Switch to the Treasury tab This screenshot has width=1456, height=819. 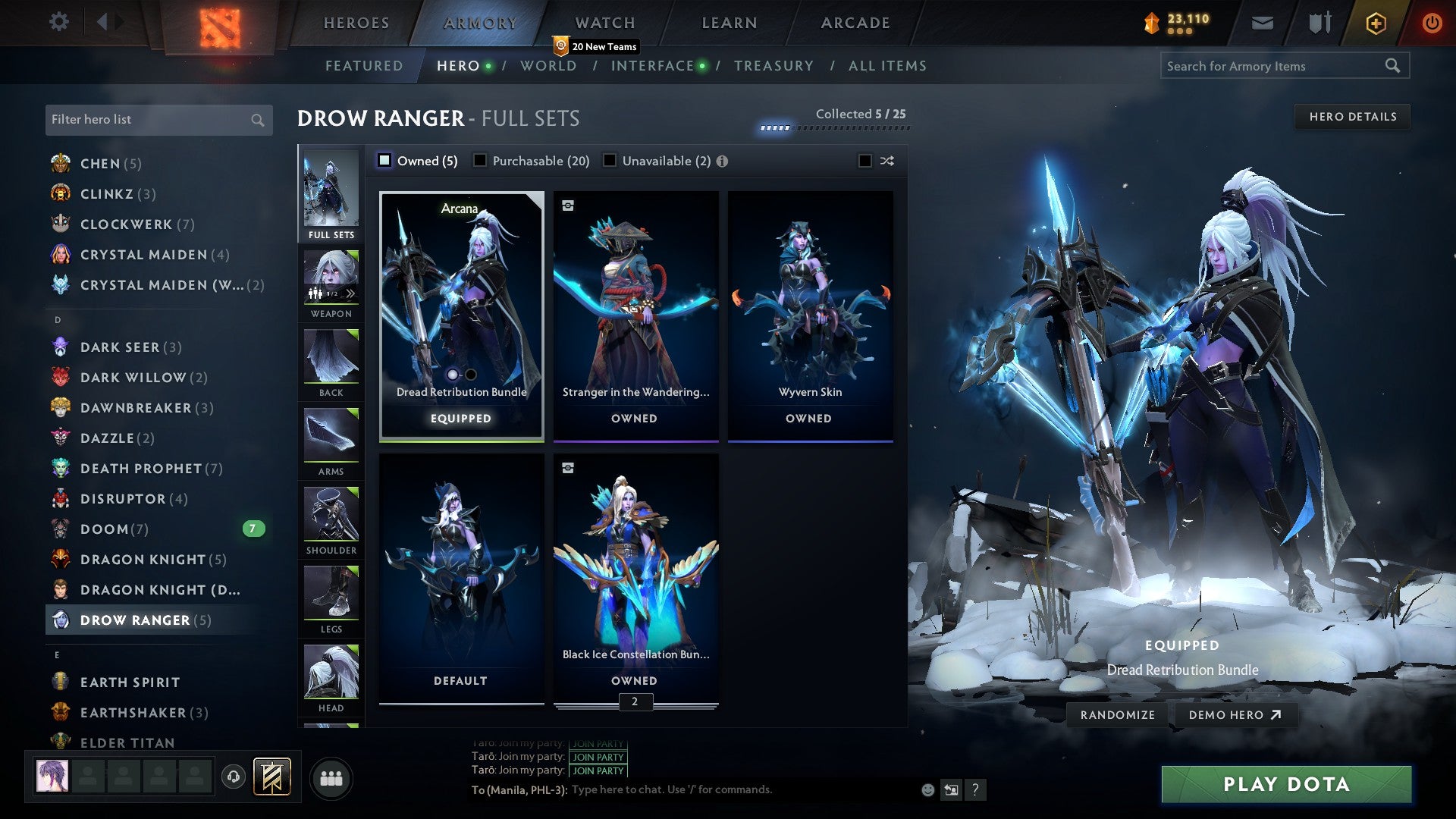774,66
